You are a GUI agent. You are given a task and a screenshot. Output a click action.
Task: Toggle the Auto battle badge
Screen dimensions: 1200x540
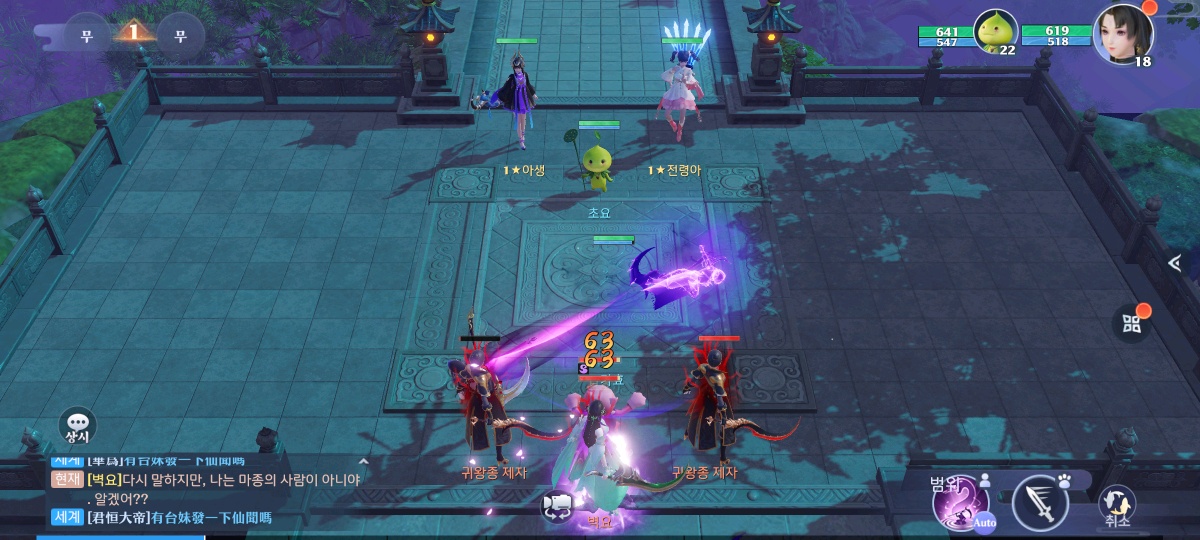tap(985, 522)
